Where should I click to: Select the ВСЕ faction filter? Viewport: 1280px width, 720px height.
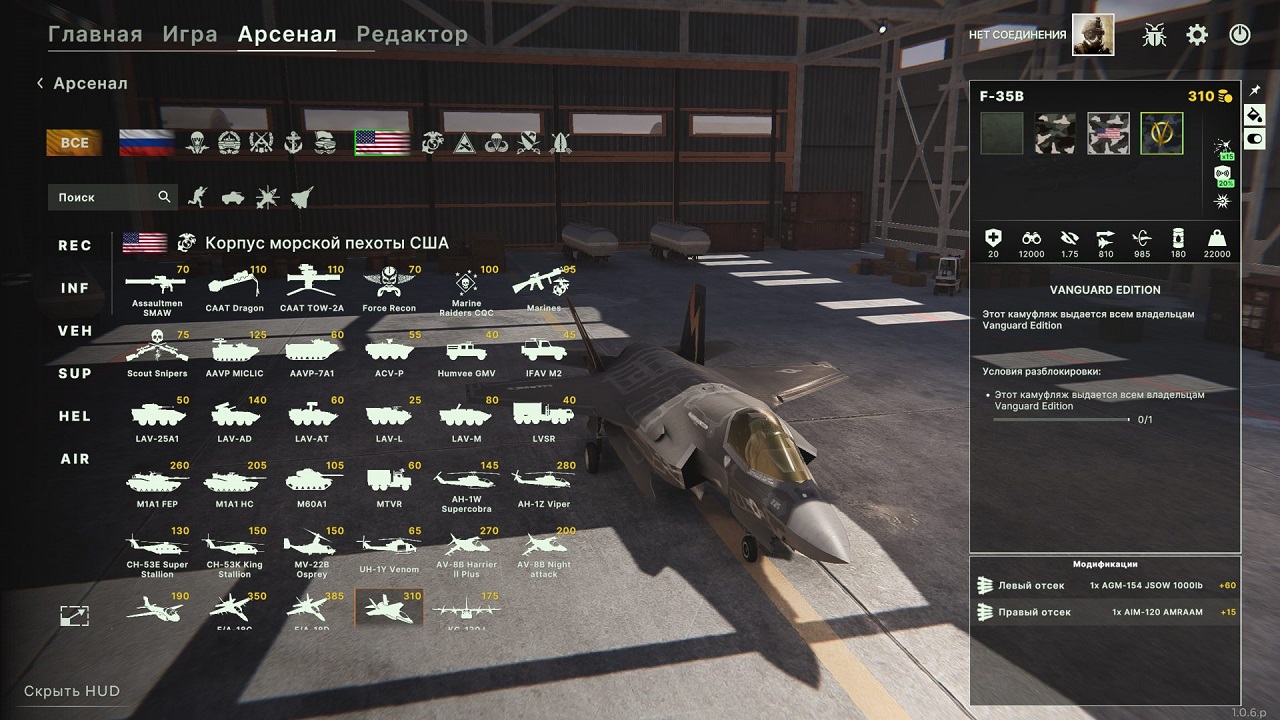click(74, 143)
